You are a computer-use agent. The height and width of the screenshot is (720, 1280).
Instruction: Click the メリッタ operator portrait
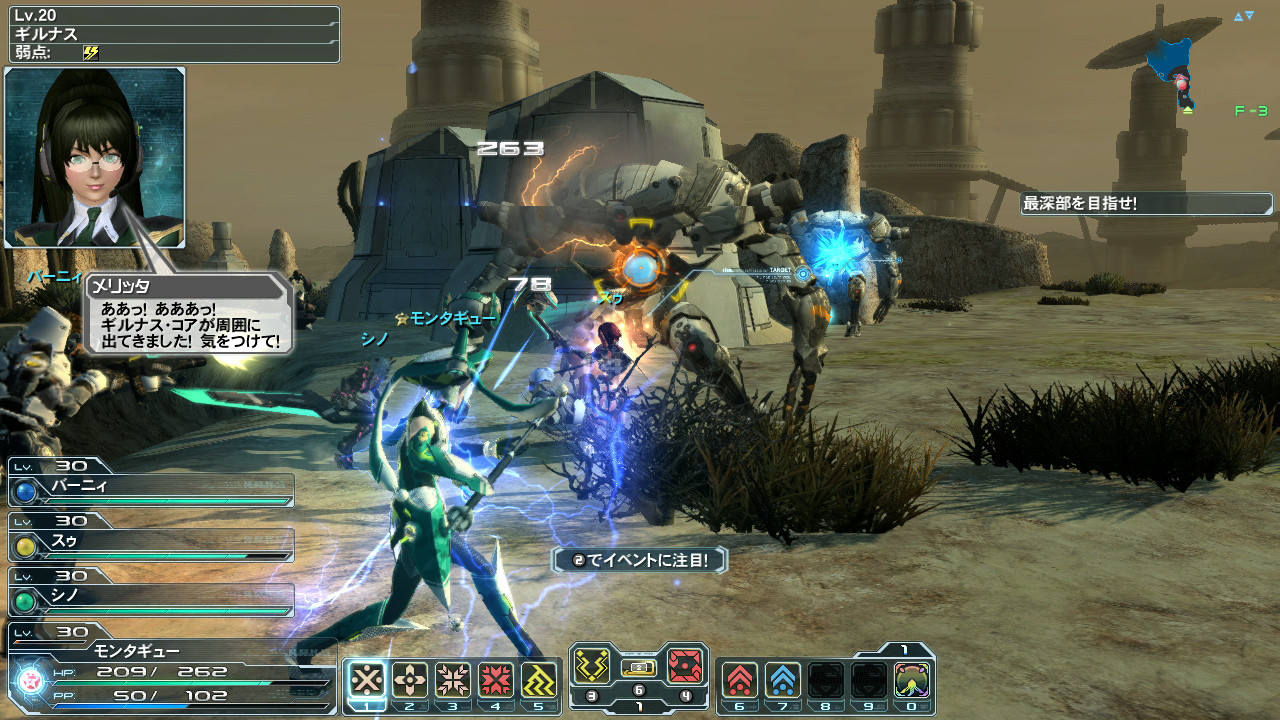(95, 157)
